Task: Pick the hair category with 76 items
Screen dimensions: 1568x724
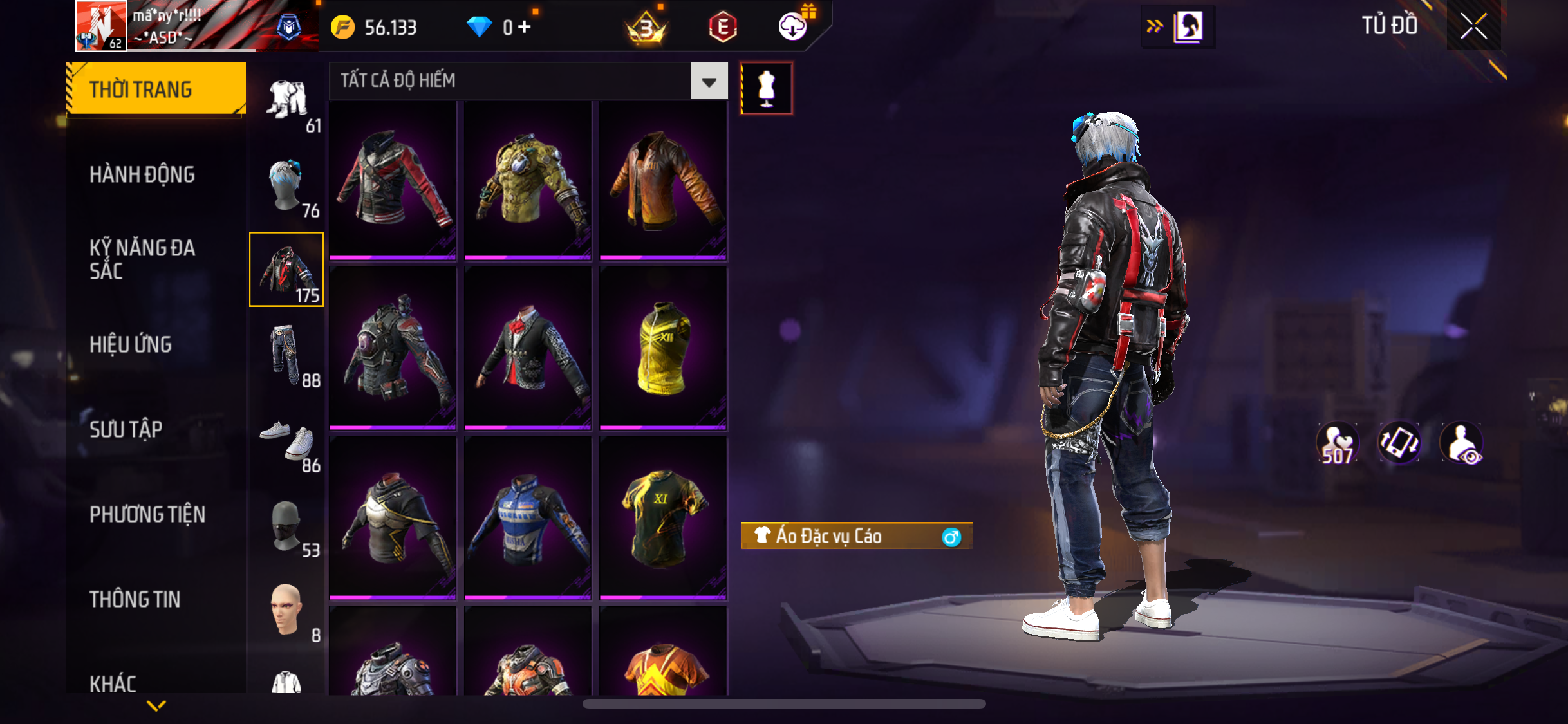Action: (x=286, y=186)
